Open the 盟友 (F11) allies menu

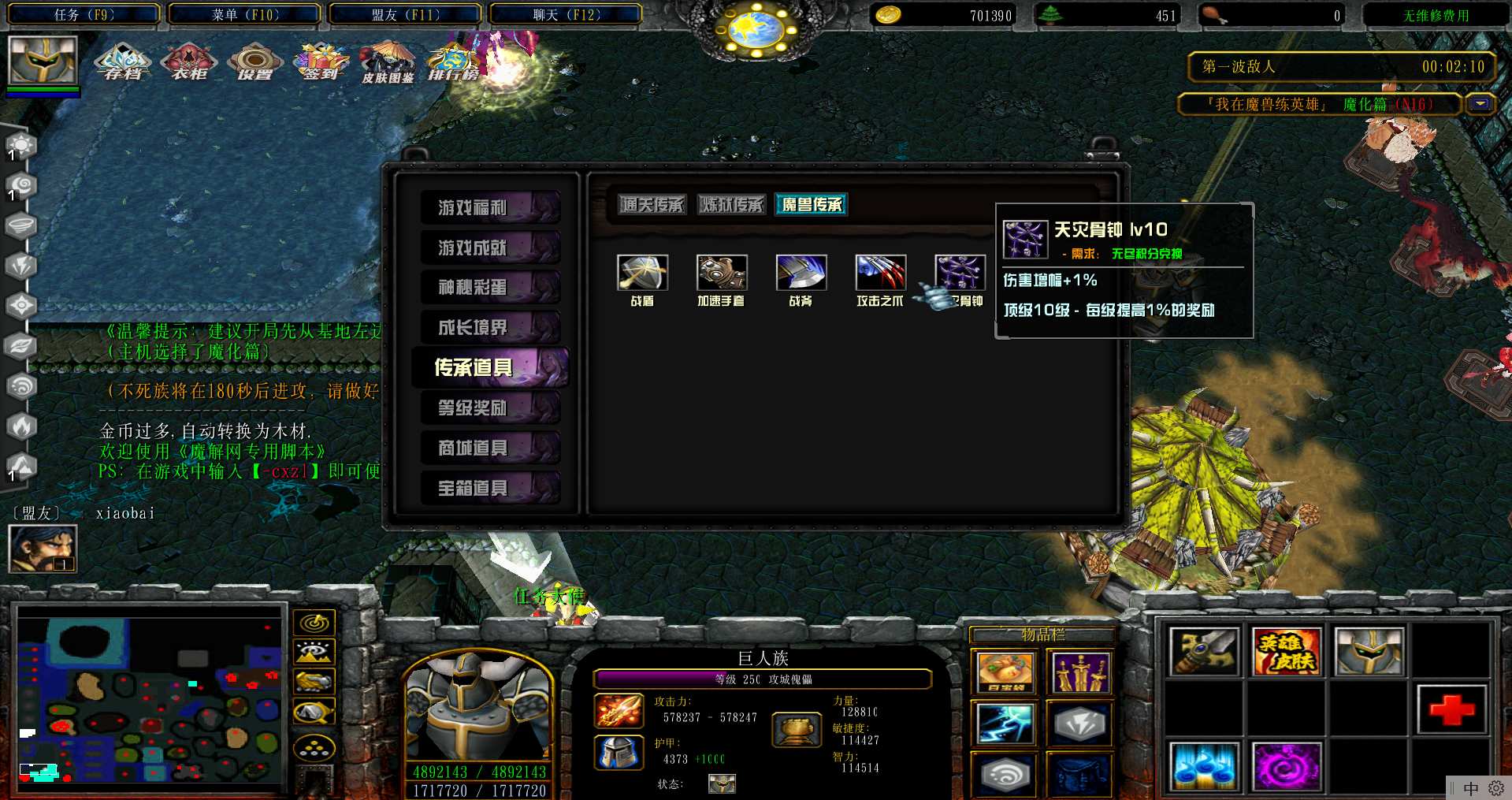tap(405, 14)
